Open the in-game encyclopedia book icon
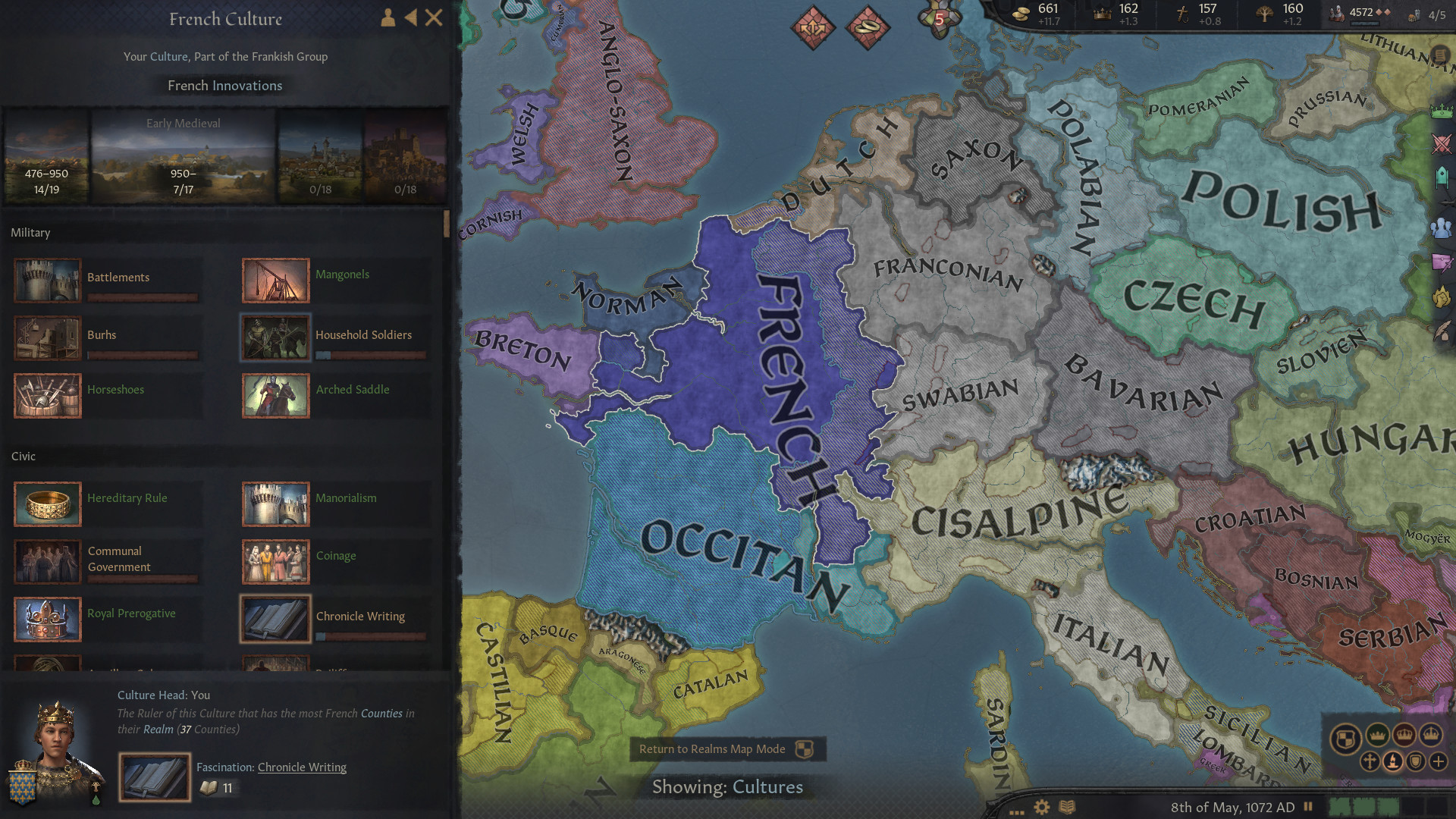Screen dimensions: 1456x819 [1067, 807]
